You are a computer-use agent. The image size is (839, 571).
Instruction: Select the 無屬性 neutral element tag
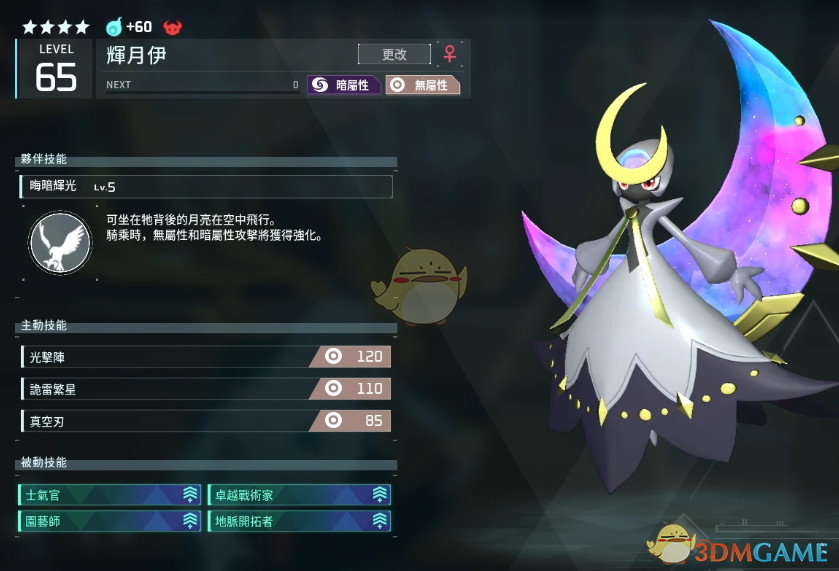(x=422, y=85)
